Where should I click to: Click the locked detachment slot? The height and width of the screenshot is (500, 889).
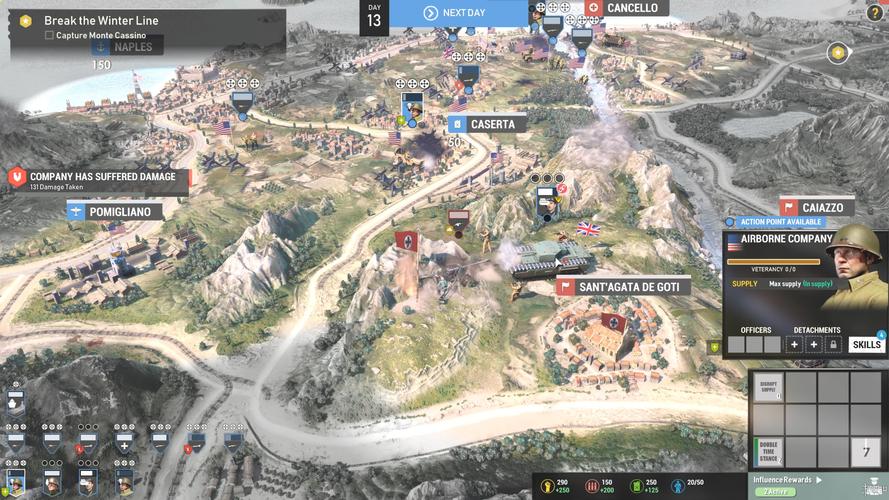pyautogui.click(x=833, y=345)
